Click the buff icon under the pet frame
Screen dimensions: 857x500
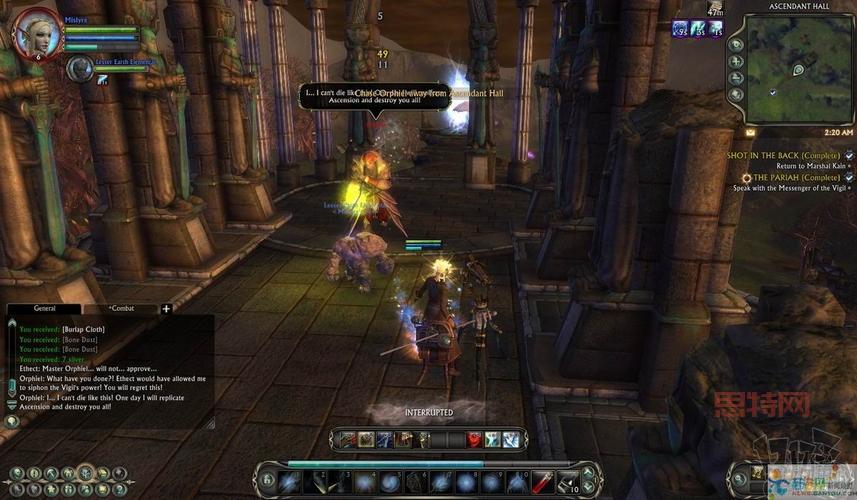tap(102, 80)
